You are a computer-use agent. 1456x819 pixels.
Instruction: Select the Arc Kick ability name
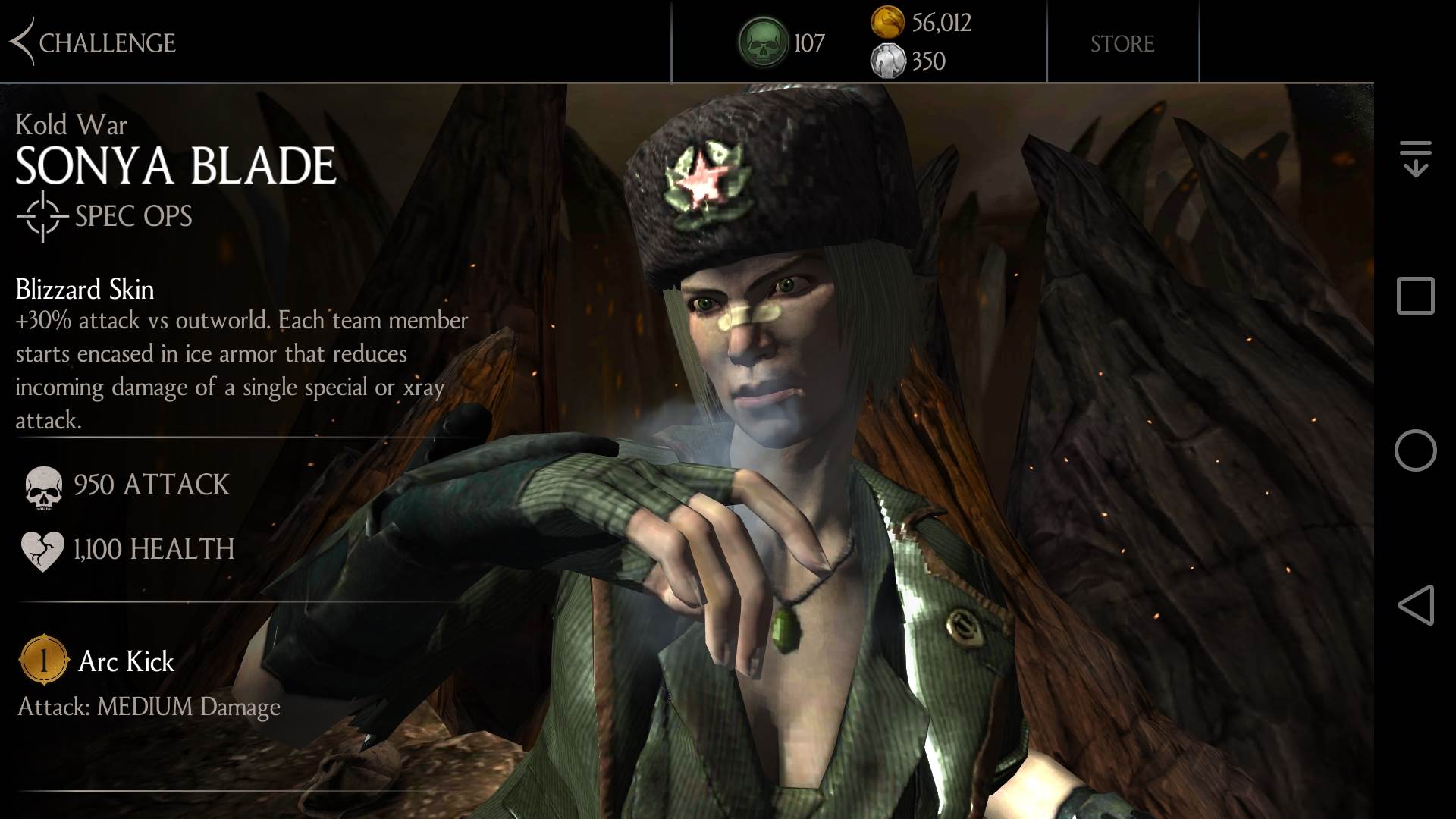[x=126, y=661]
